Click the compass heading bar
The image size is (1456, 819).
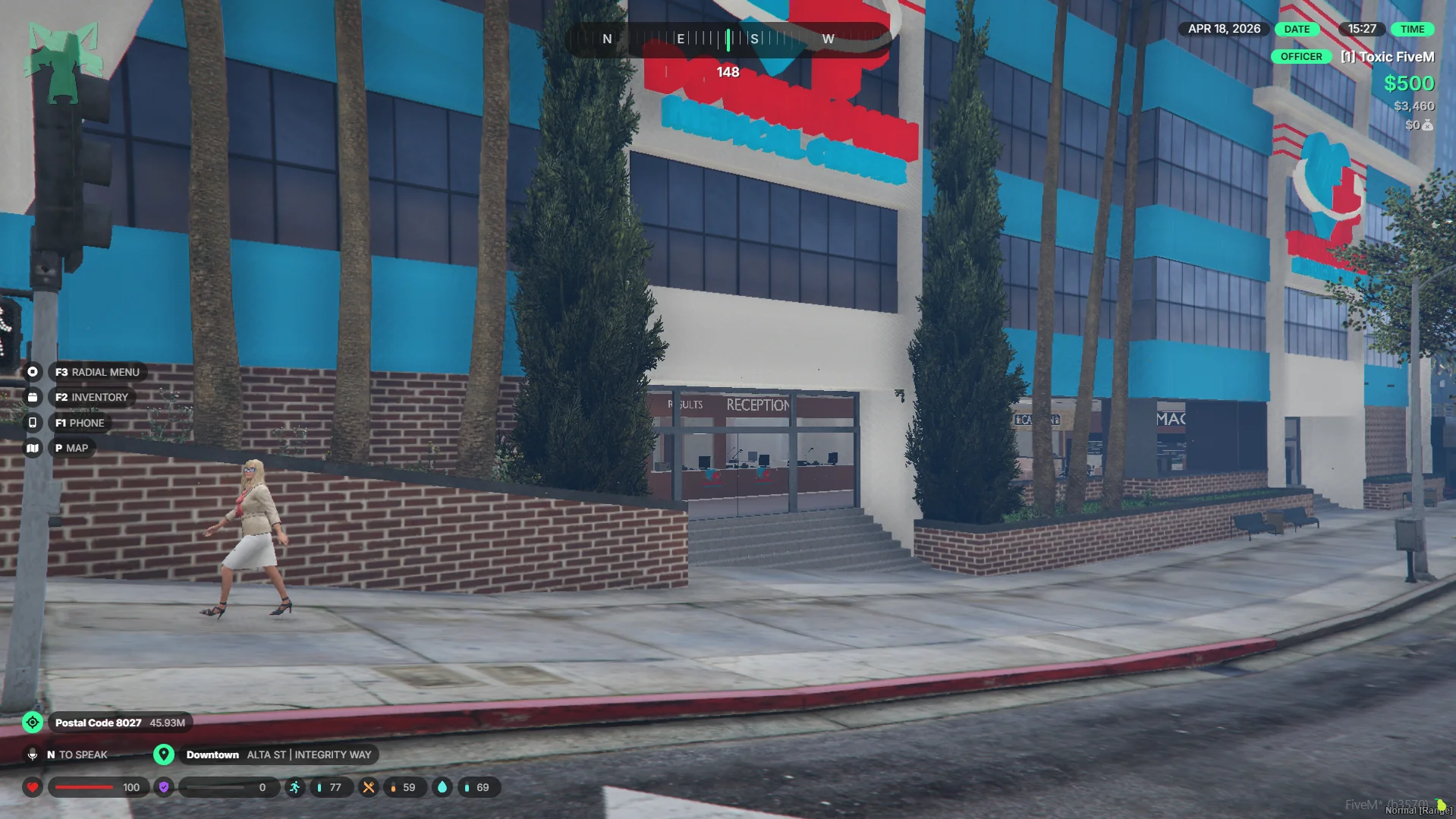(727, 39)
